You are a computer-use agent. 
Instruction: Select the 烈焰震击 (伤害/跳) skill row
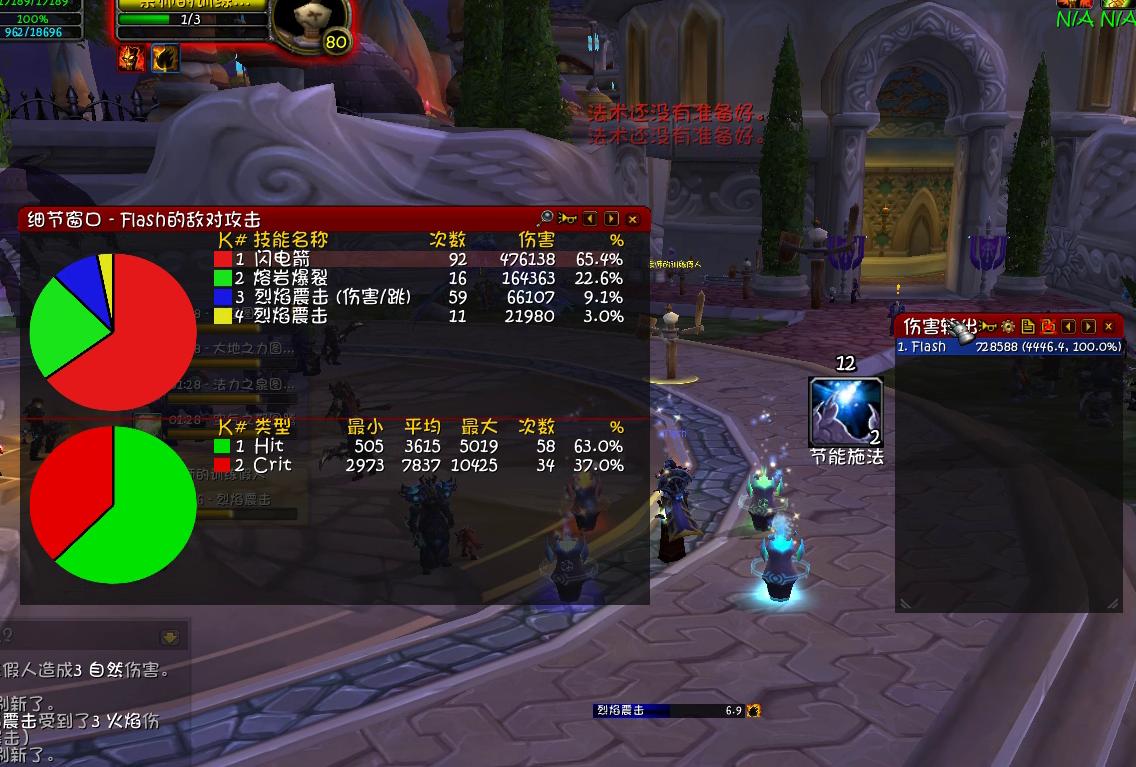[x=420, y=297]
